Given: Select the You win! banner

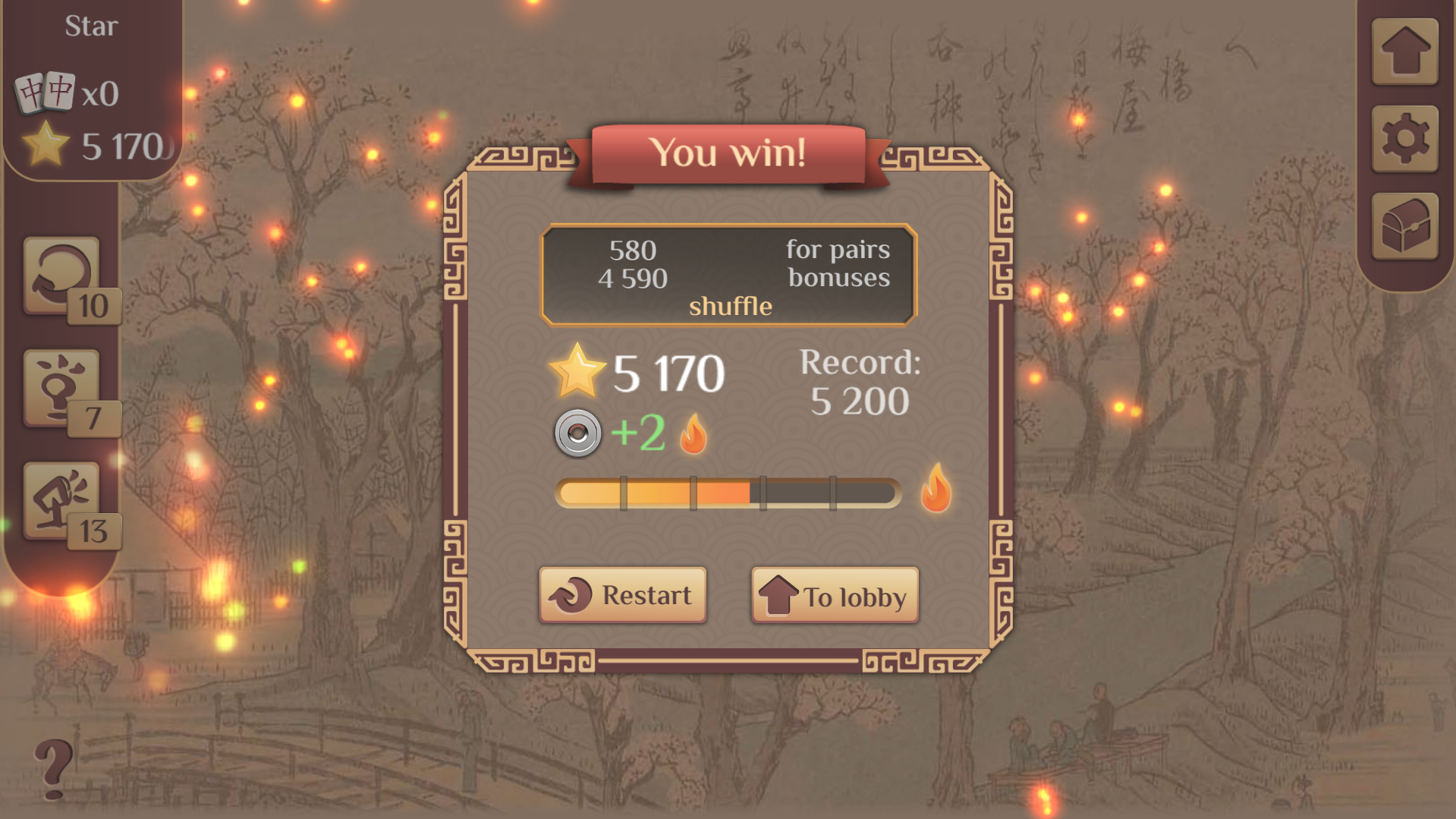Looking at the screenshot, I should coord(728,153).
